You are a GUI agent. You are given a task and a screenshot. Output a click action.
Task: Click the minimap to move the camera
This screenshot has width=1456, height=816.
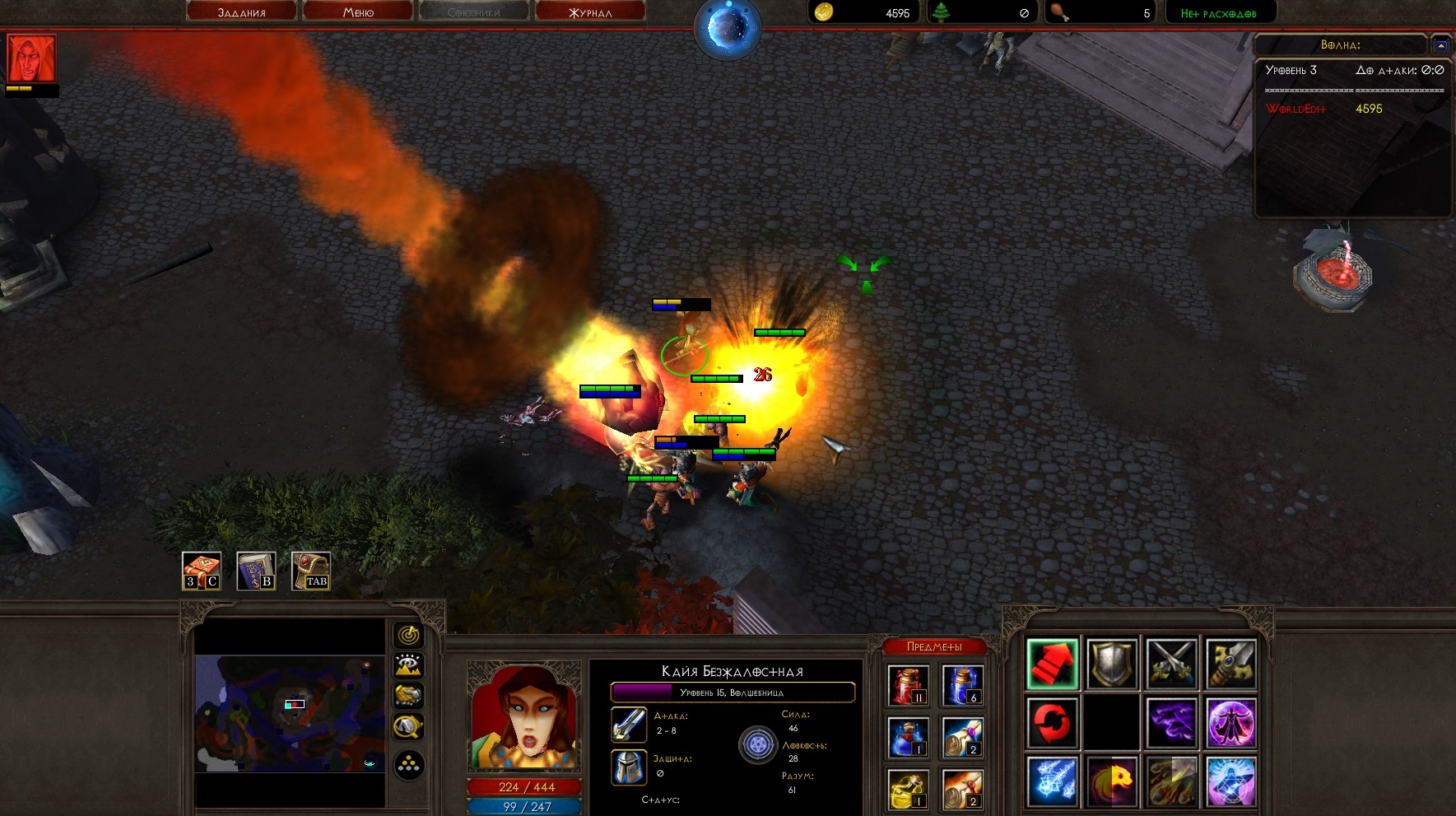(x=289, y=713)
